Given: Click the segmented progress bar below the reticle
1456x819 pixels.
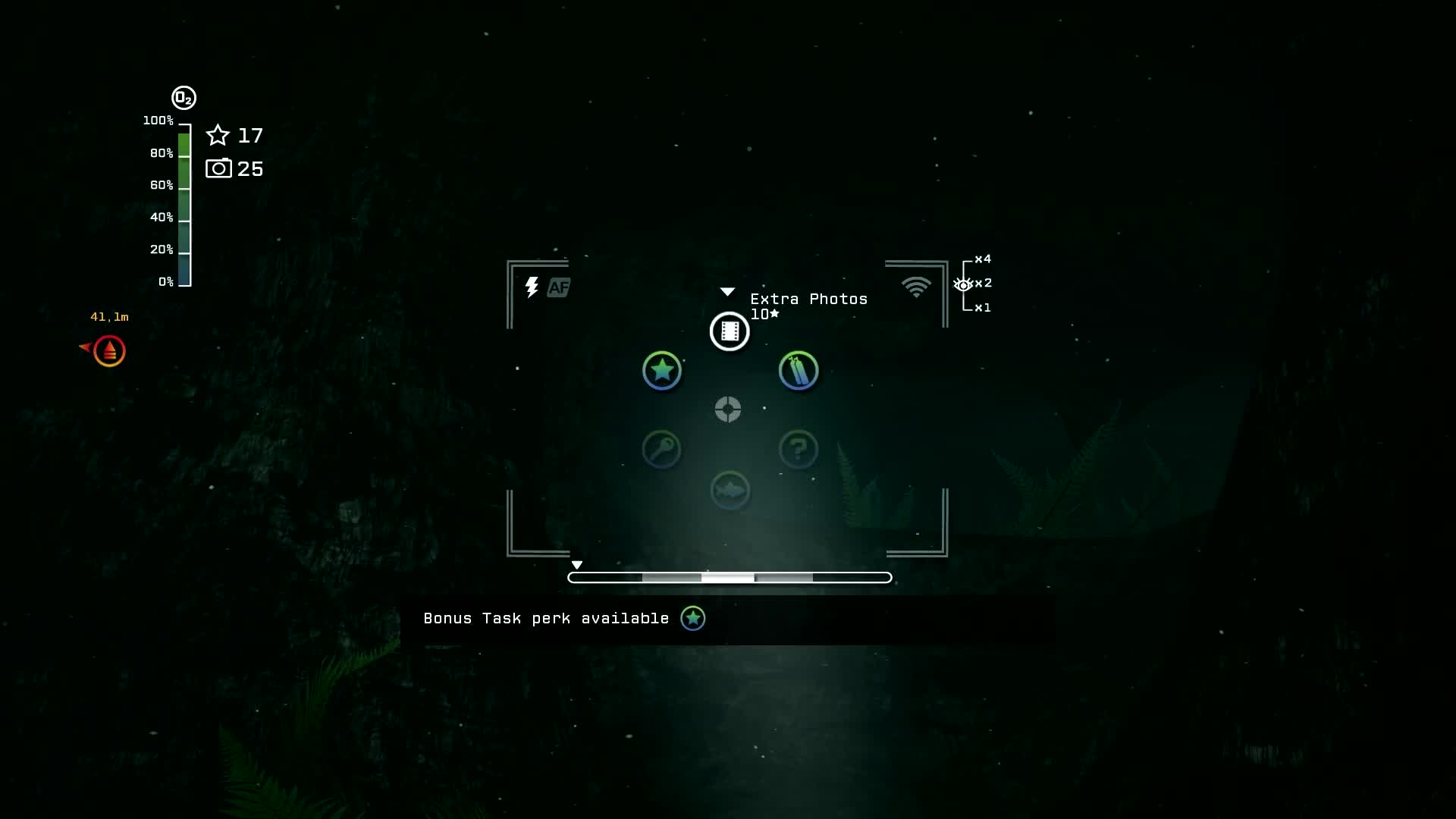Looking at the screenshot, I should coord(729,577).
